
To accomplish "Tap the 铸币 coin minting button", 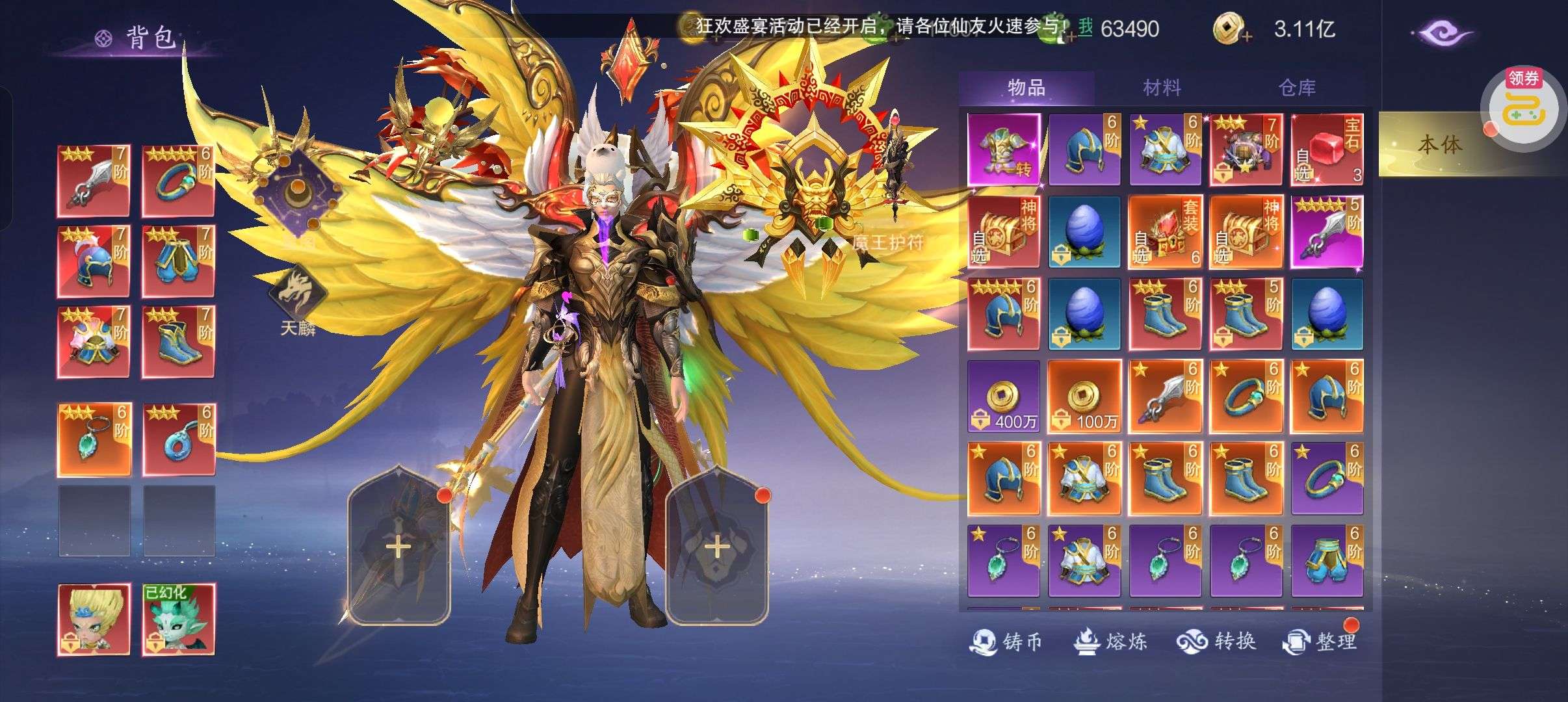I will click(x=1006, y=642).
